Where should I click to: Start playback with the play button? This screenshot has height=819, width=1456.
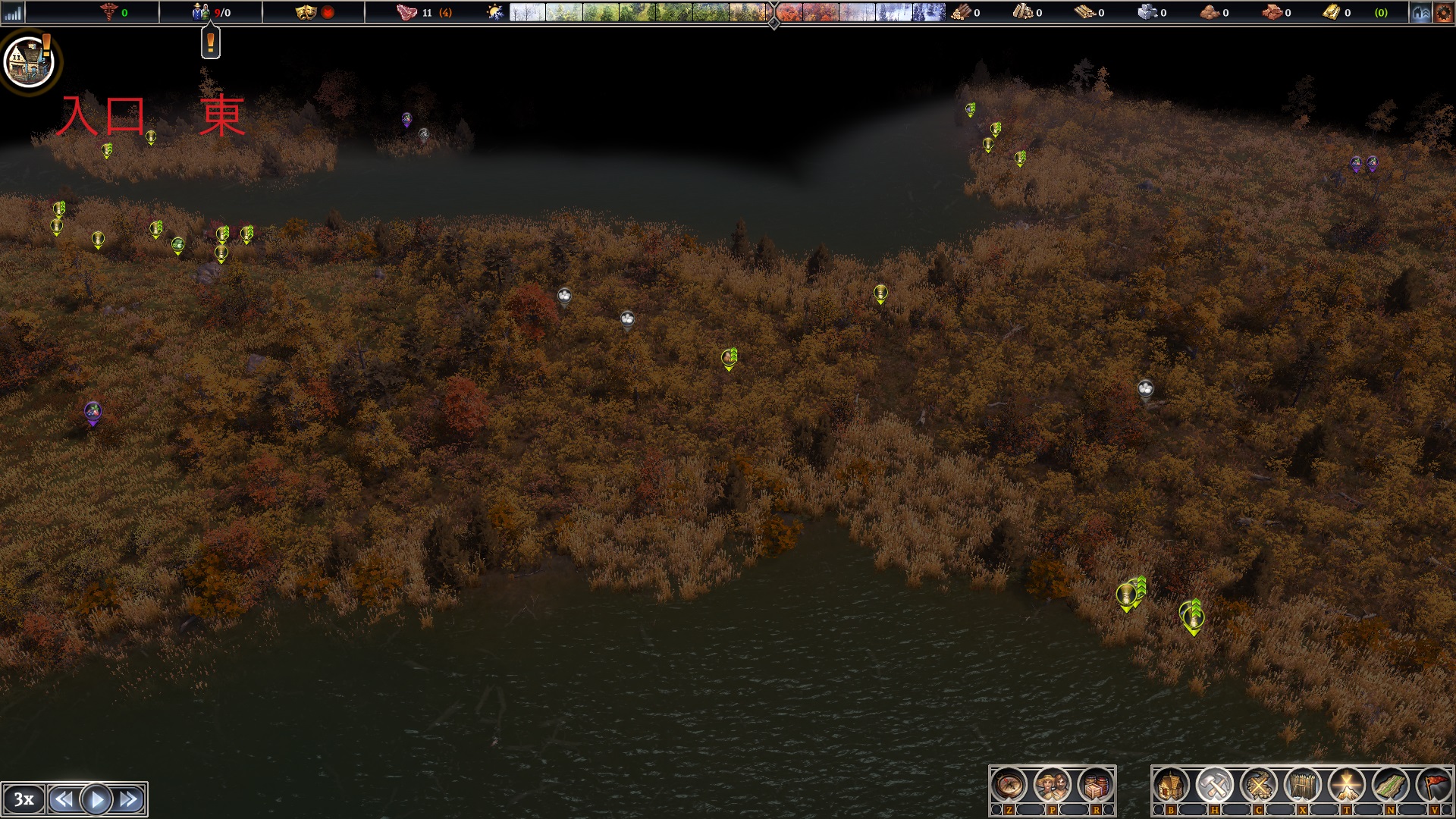pos(96,799)
